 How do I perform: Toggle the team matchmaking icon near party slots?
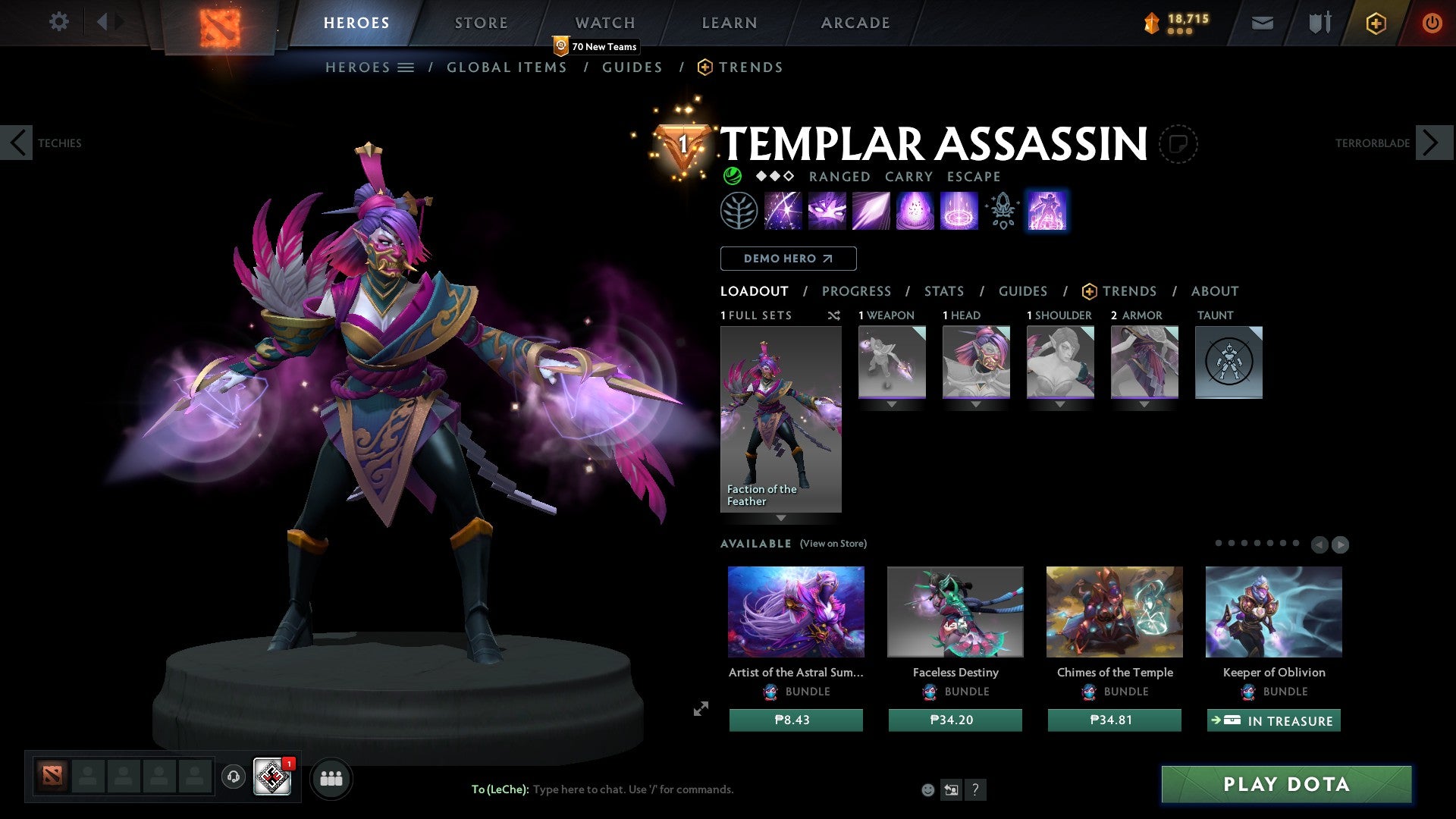[331, 777]
